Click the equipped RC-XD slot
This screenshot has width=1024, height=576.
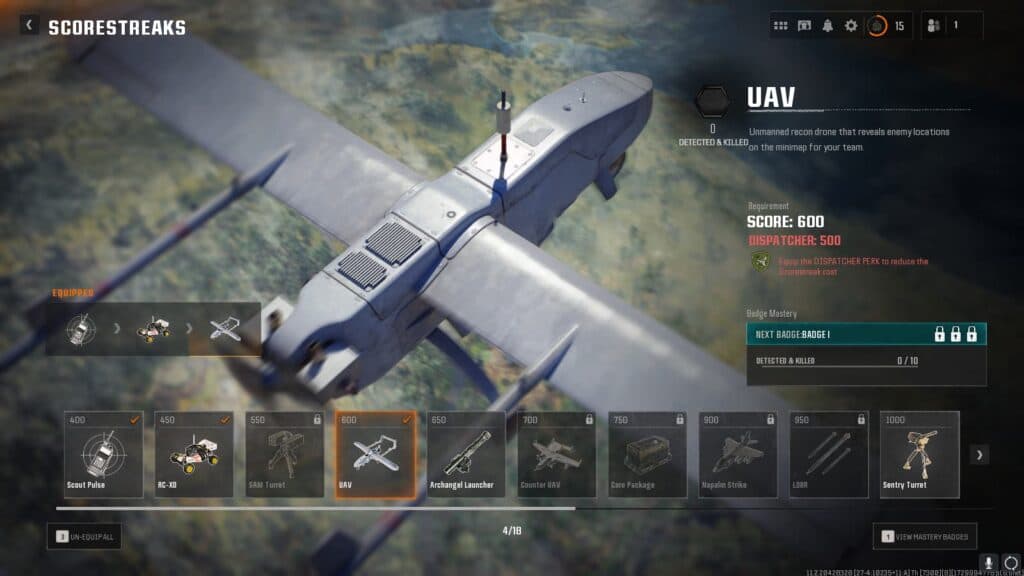[x=152, y=329]
